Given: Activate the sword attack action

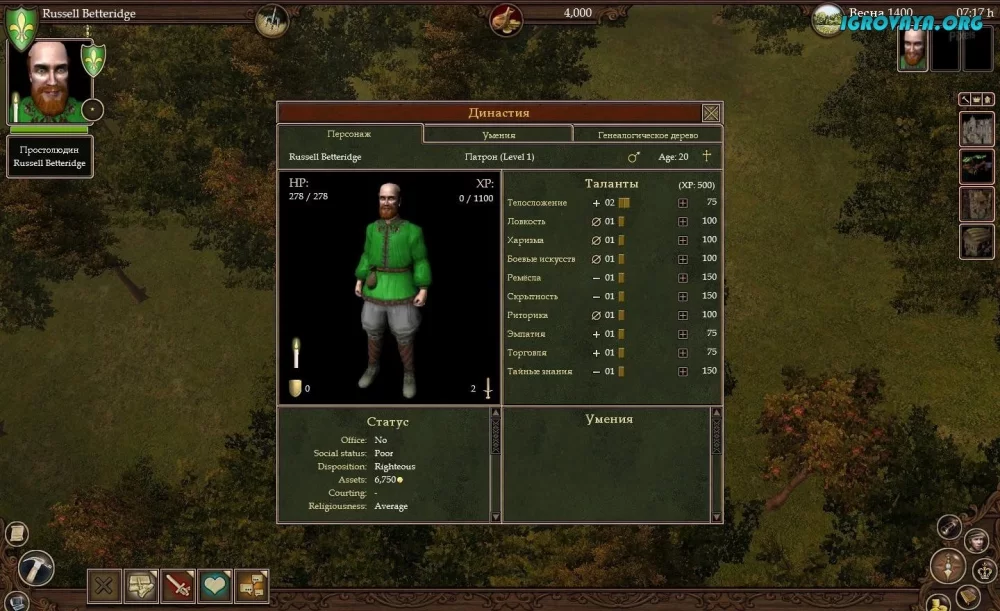Looking at the screenshot, I should [x=178, y=585].
